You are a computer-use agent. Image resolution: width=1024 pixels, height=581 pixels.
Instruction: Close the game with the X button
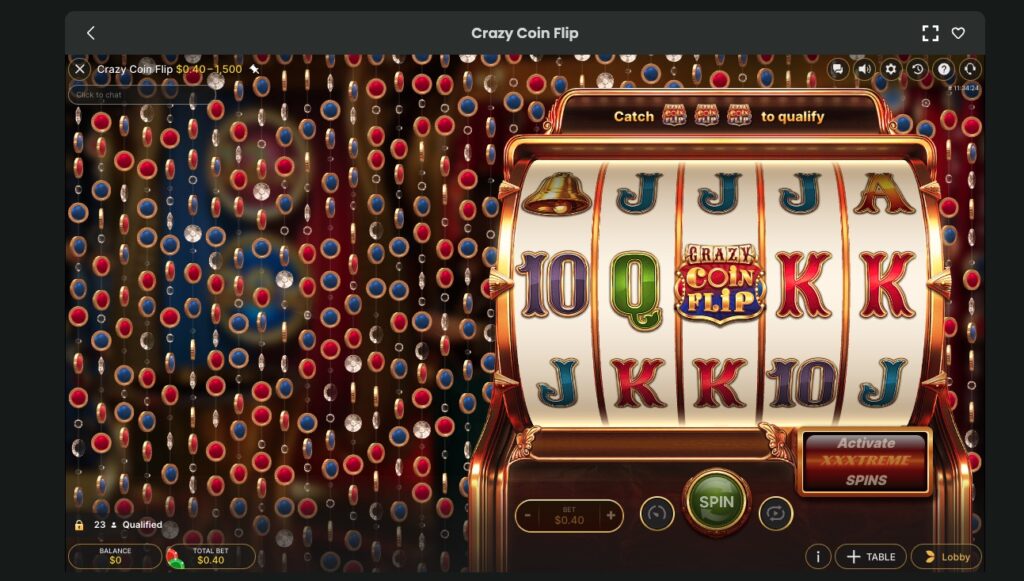click(80, 69)
